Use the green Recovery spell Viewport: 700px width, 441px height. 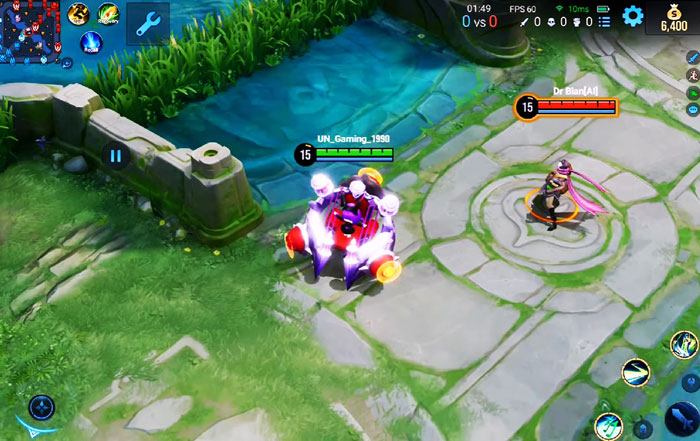(x=107, y=13)
